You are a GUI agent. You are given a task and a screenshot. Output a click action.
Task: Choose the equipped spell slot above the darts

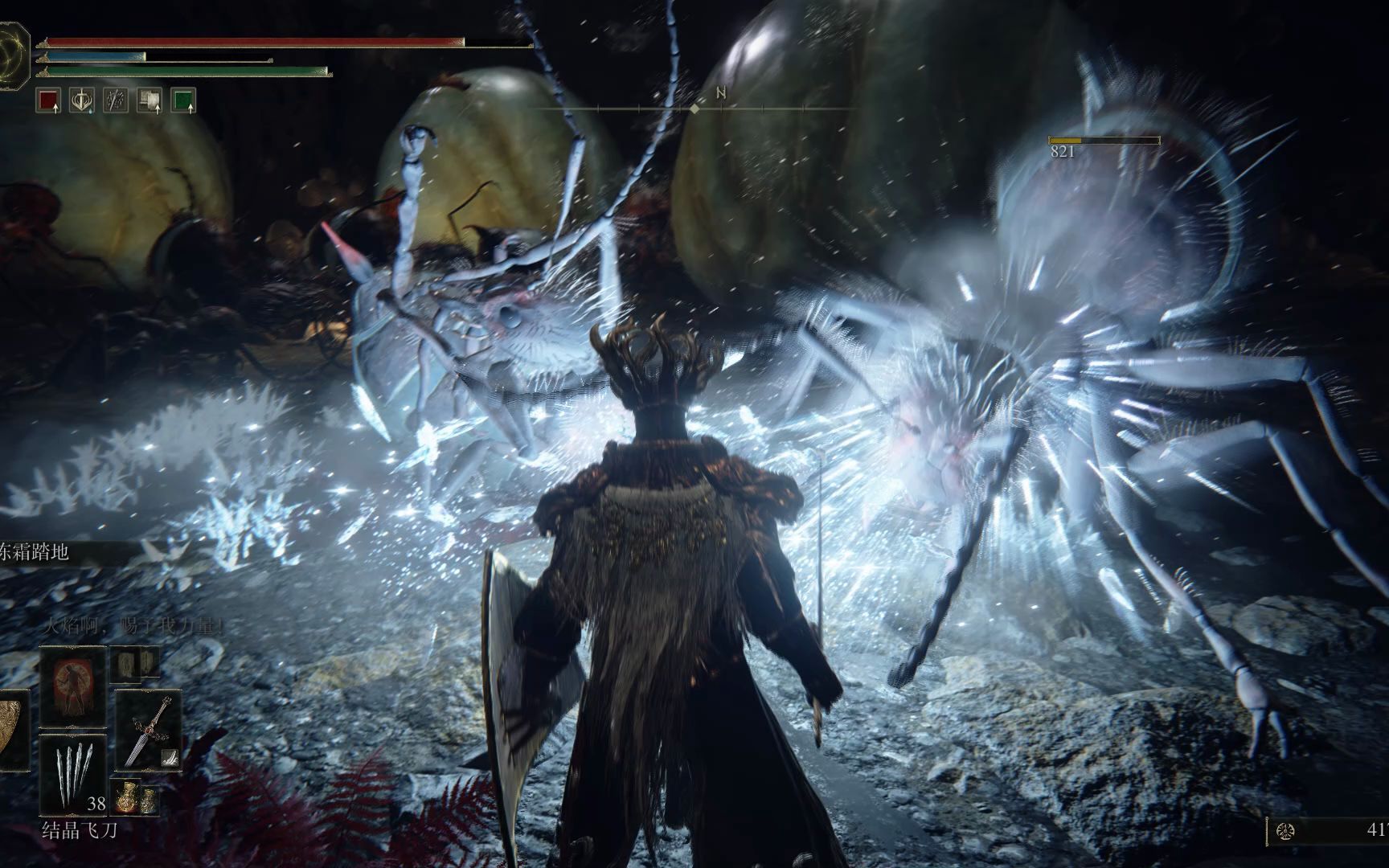click(72, 686)
